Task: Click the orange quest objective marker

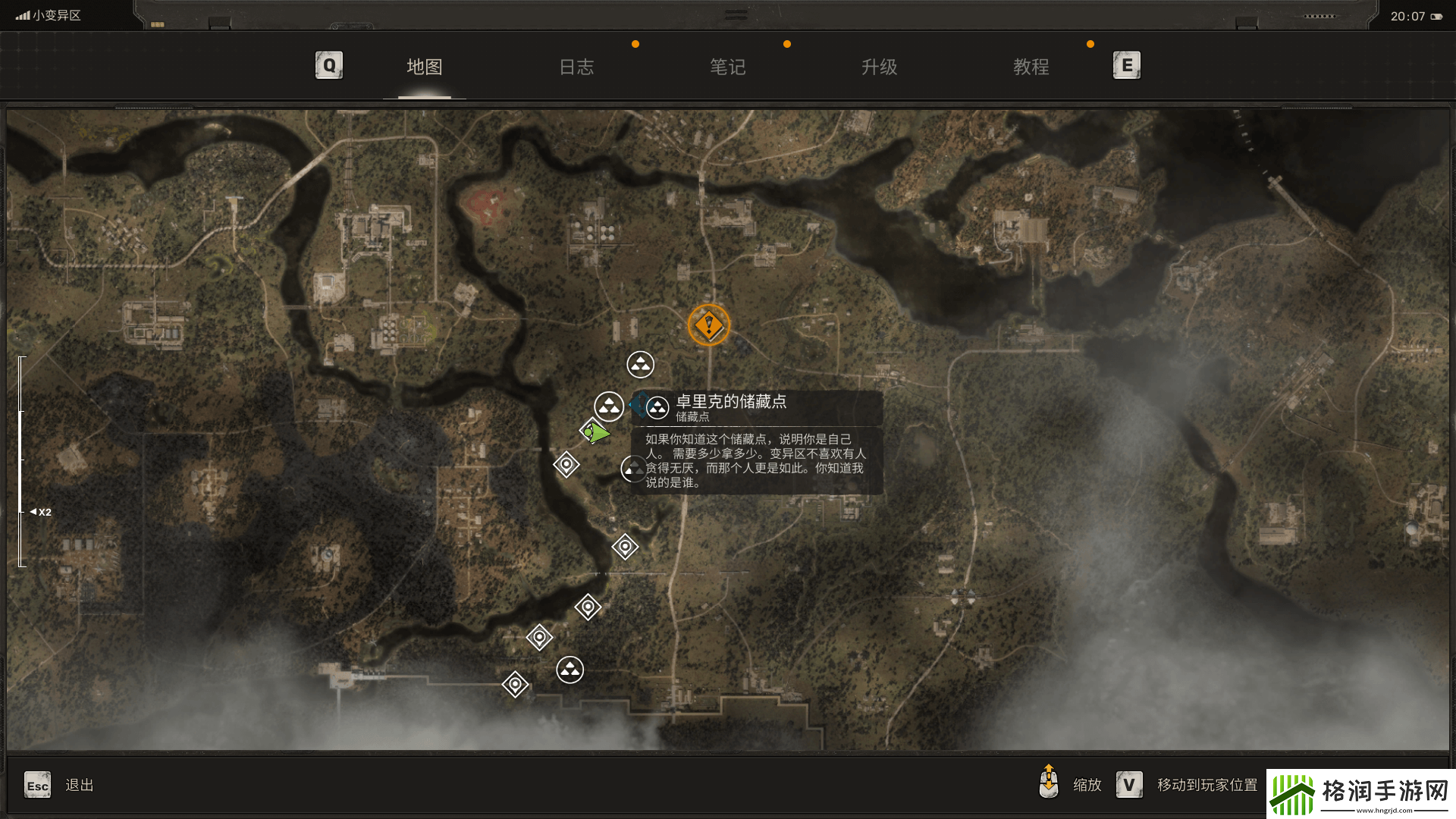Action: (709, 325)
